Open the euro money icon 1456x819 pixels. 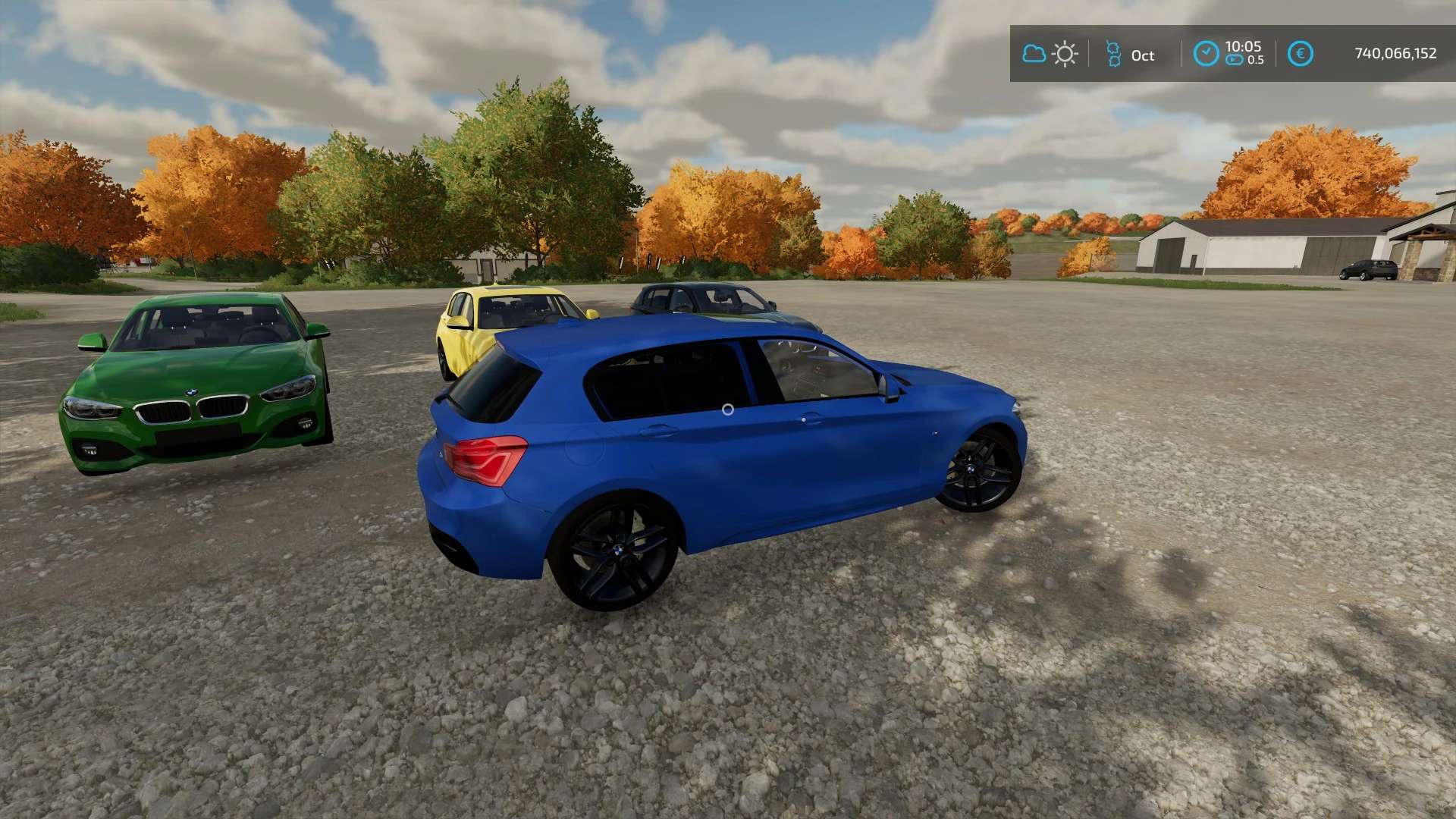click(x=1300, y=54)
